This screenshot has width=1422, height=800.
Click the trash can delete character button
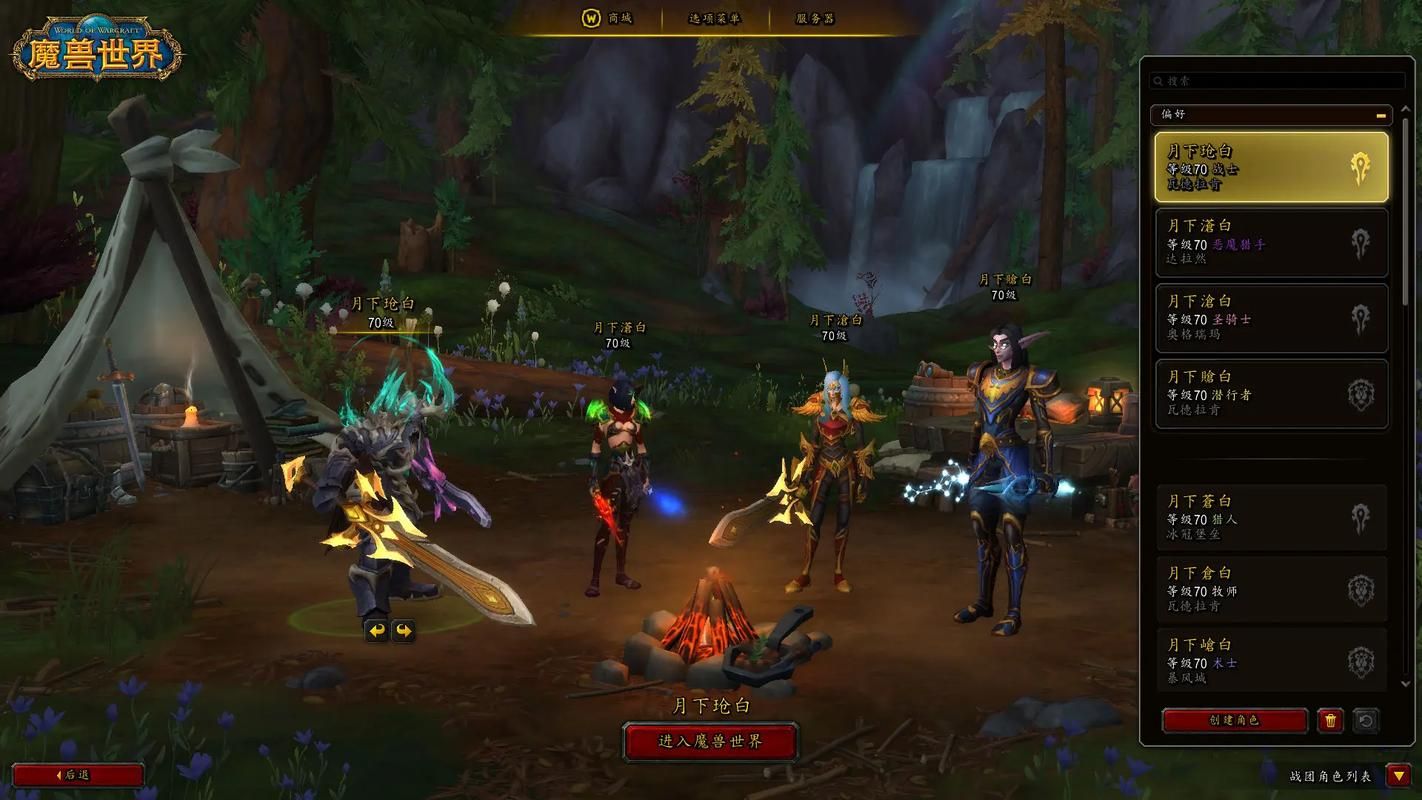click(x=1330, y=720)
